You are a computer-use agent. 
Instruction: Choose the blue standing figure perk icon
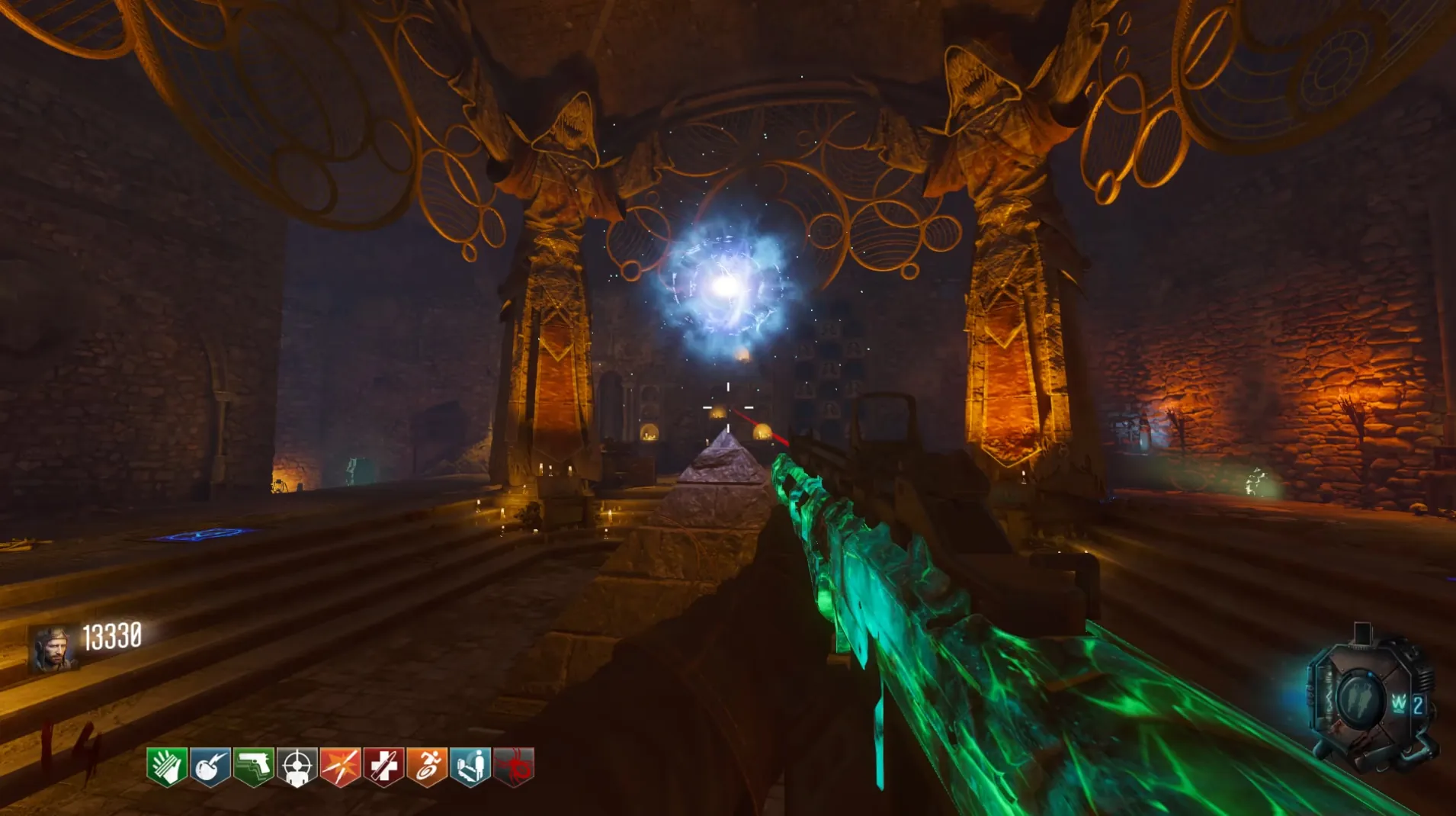point(470,766)
